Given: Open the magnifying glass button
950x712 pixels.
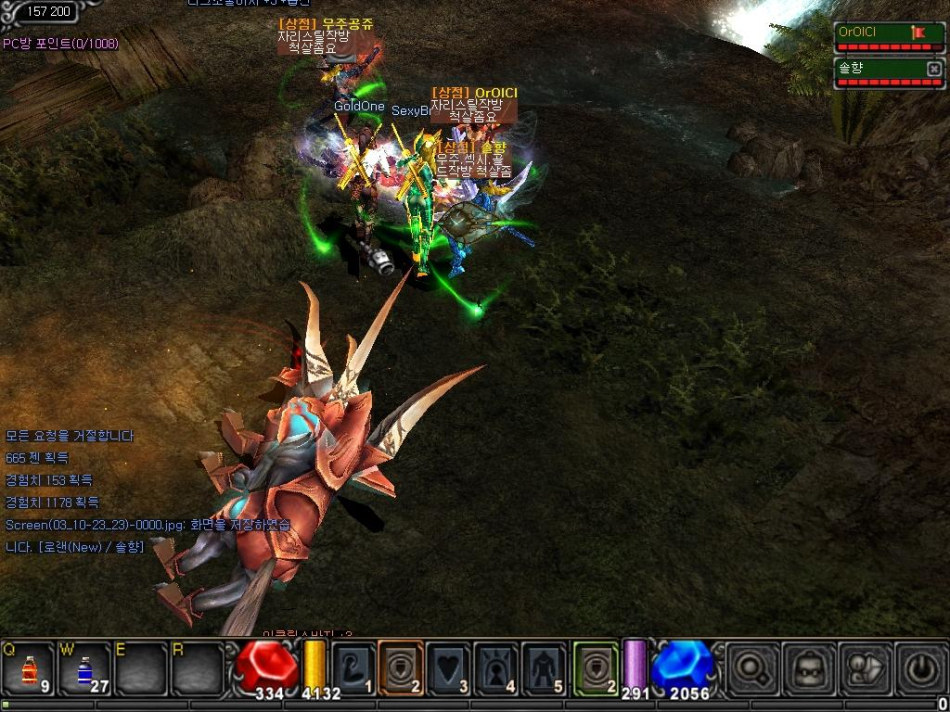Looking at the screenshot, I should click(751, 667).
